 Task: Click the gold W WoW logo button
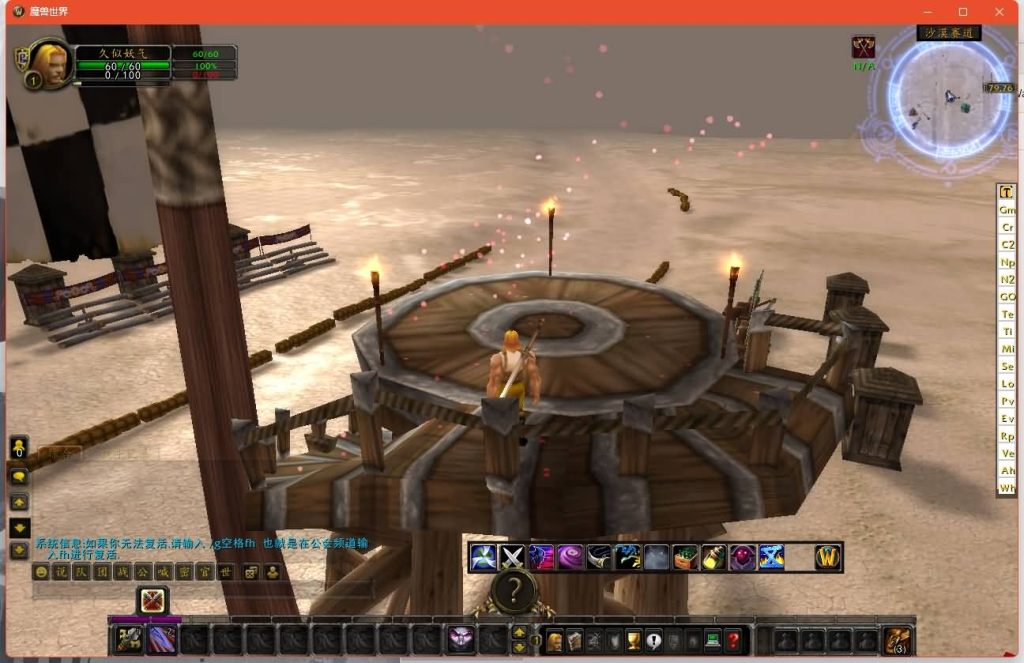click(827, 557)
